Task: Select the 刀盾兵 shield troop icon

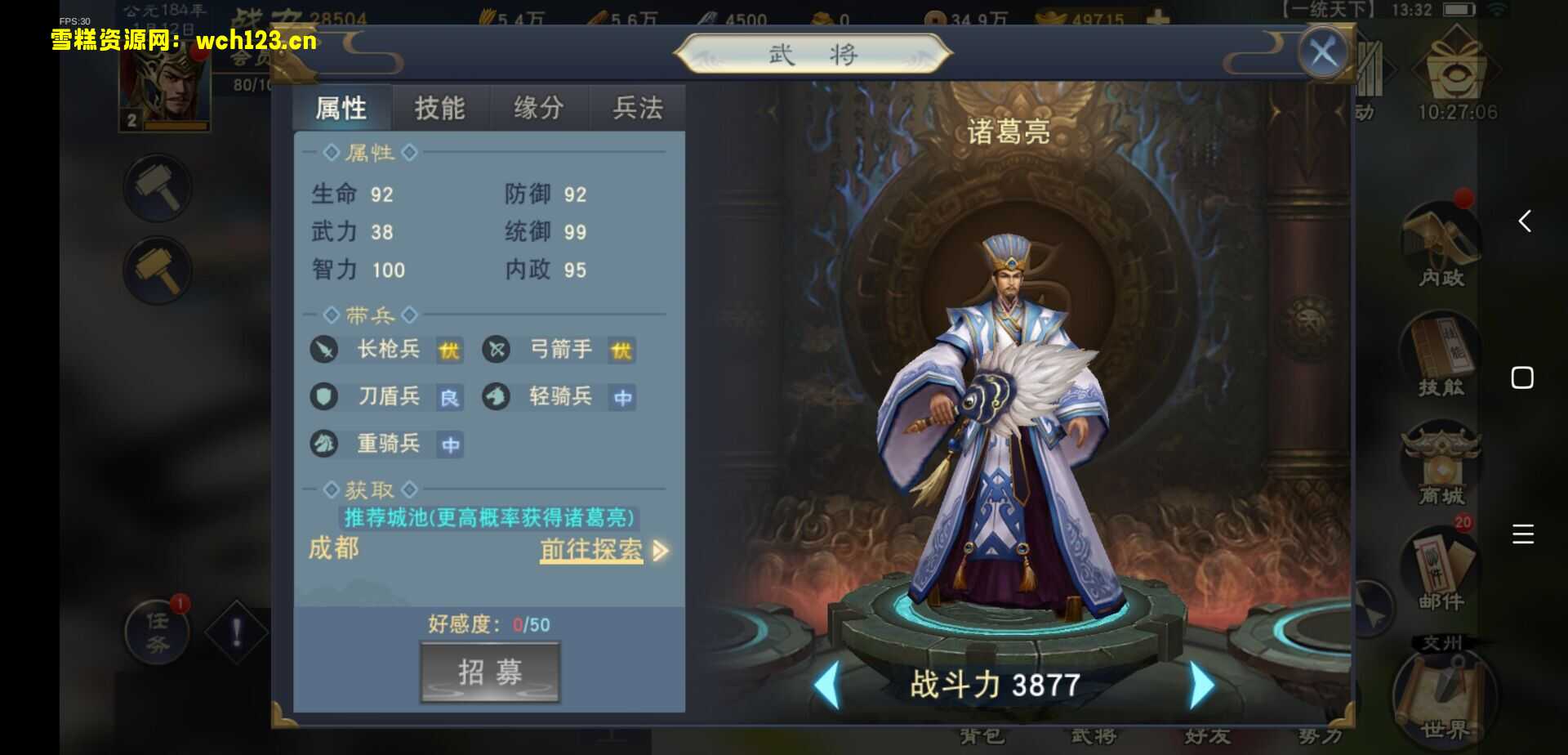Action: 323,397
